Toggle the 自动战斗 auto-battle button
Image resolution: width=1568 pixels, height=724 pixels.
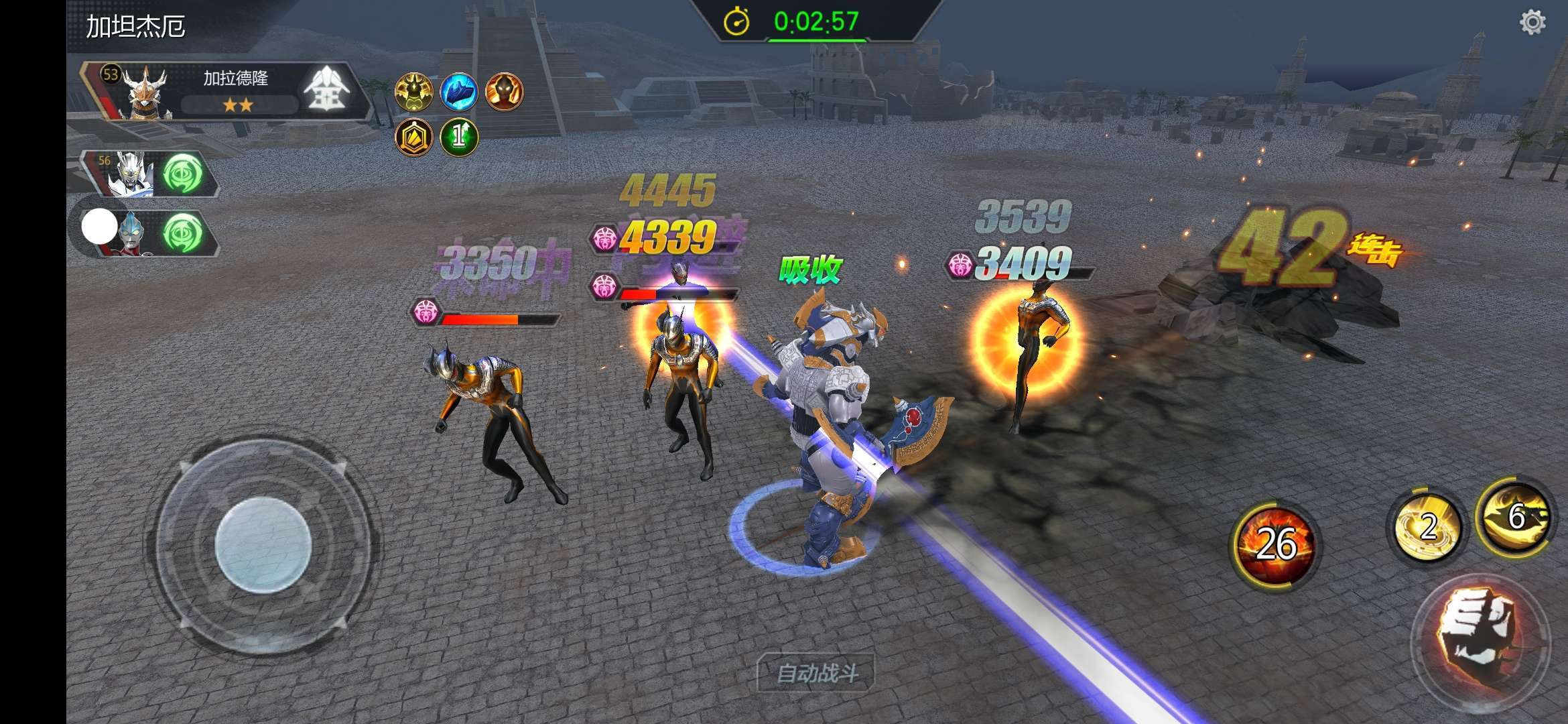(x=816, y=672)
